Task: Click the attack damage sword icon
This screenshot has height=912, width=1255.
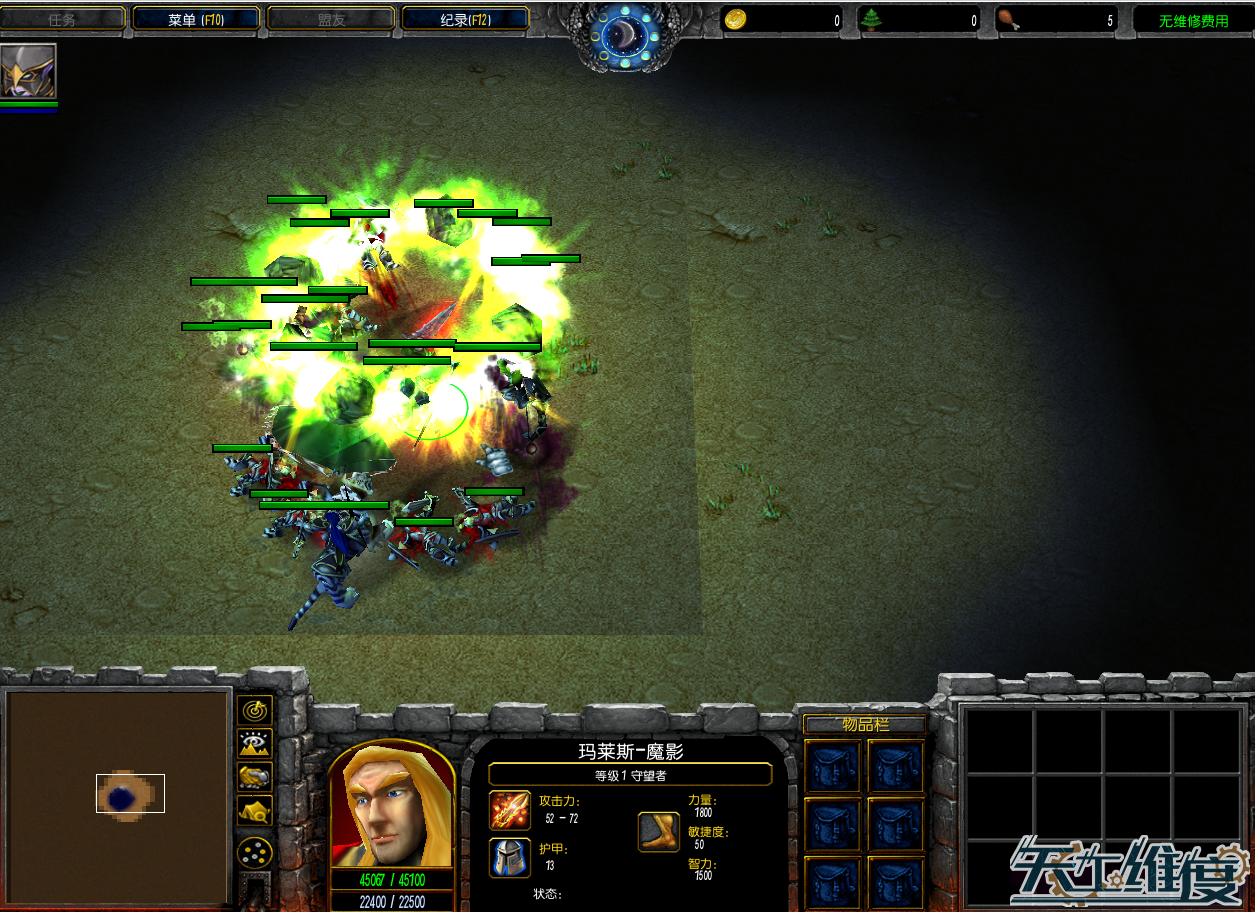Action: (509, 810)
